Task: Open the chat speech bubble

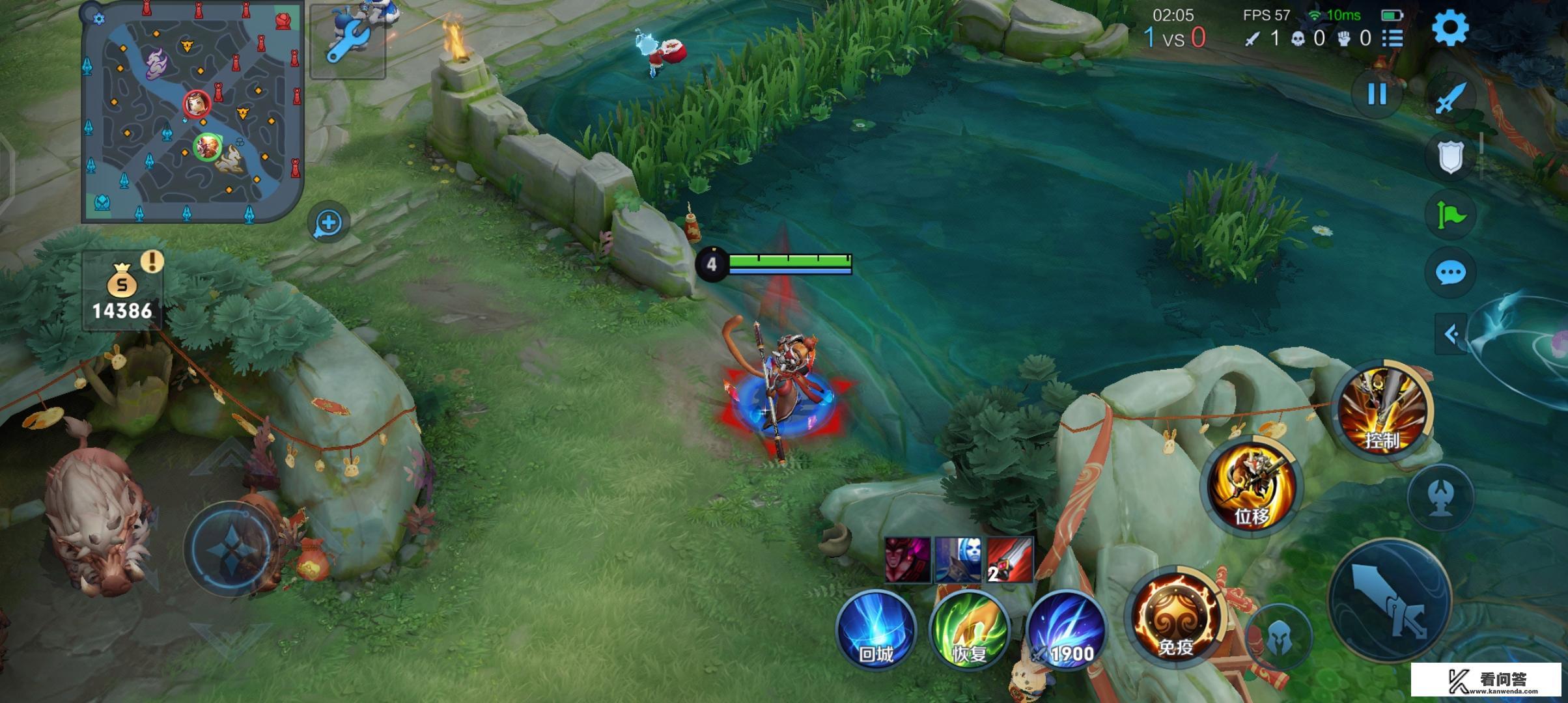Action: pos(1450,273)
